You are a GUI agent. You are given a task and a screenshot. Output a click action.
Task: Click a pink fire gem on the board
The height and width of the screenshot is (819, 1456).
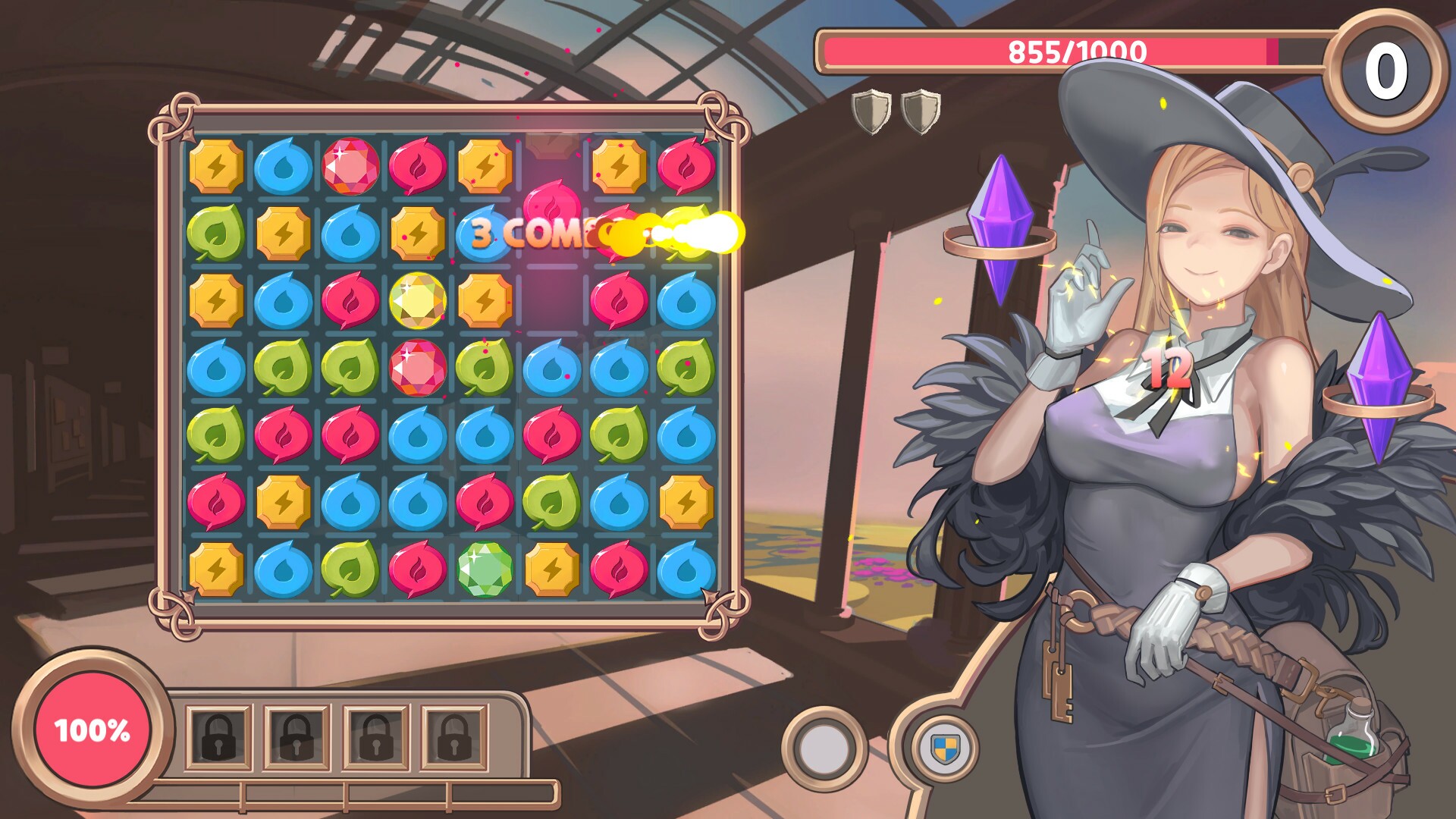(x=414, y=165)
